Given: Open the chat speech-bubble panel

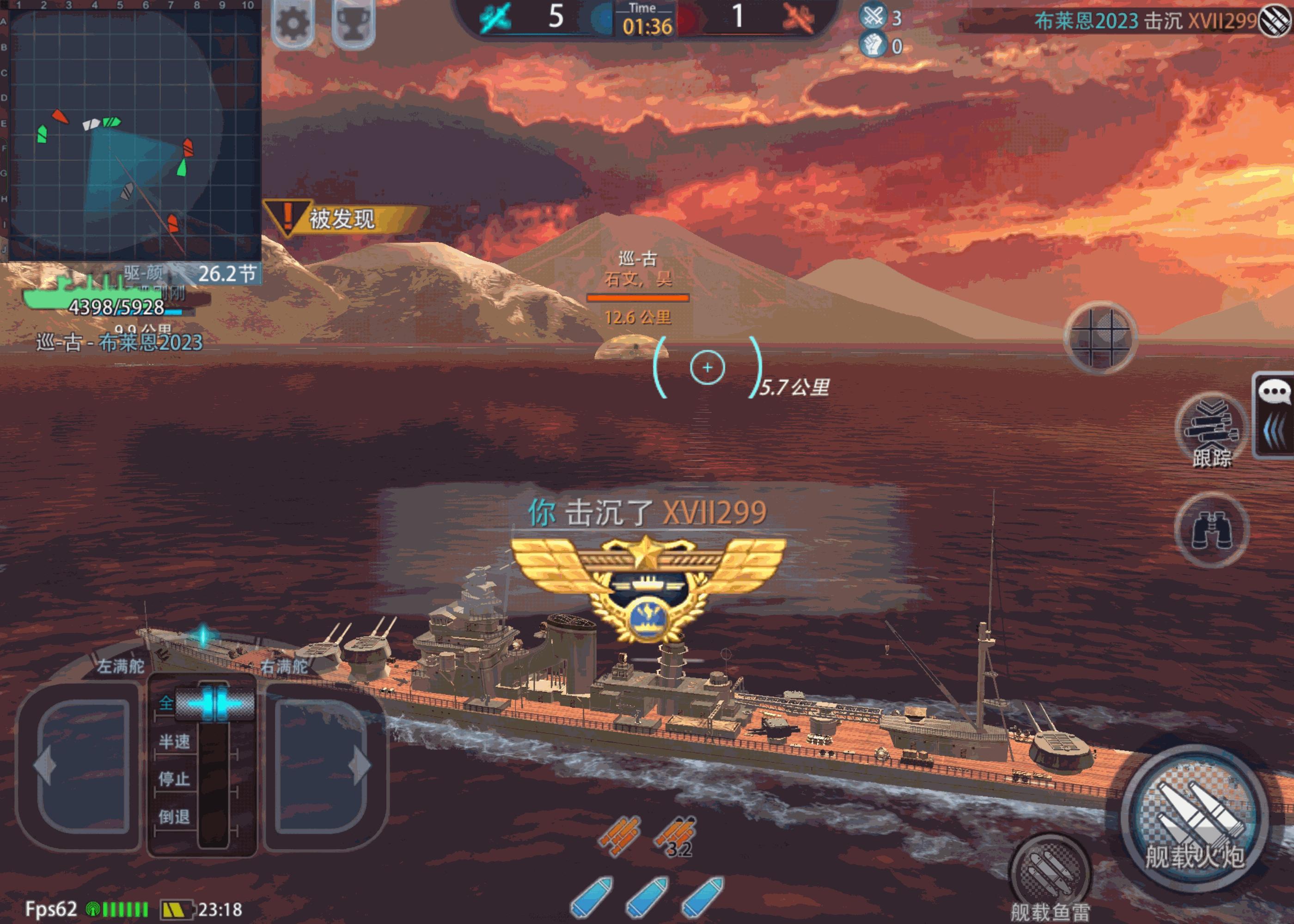Looking at the screenshot, I should [1275, 393].
